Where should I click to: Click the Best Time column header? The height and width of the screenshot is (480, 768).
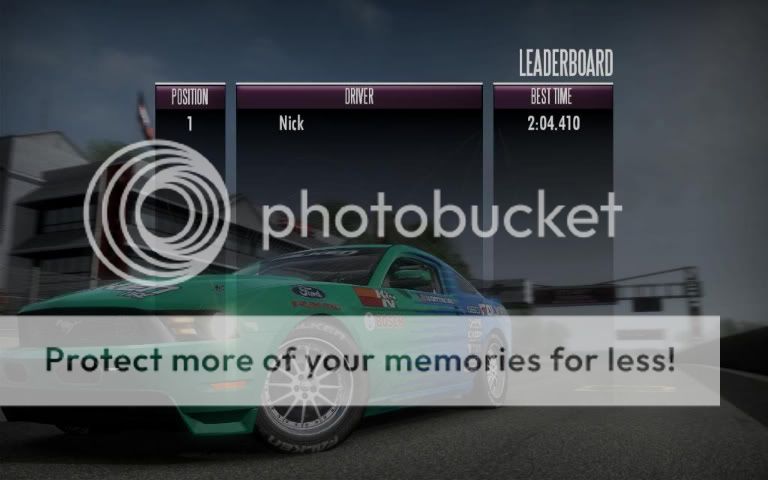[x=553, y=97]
